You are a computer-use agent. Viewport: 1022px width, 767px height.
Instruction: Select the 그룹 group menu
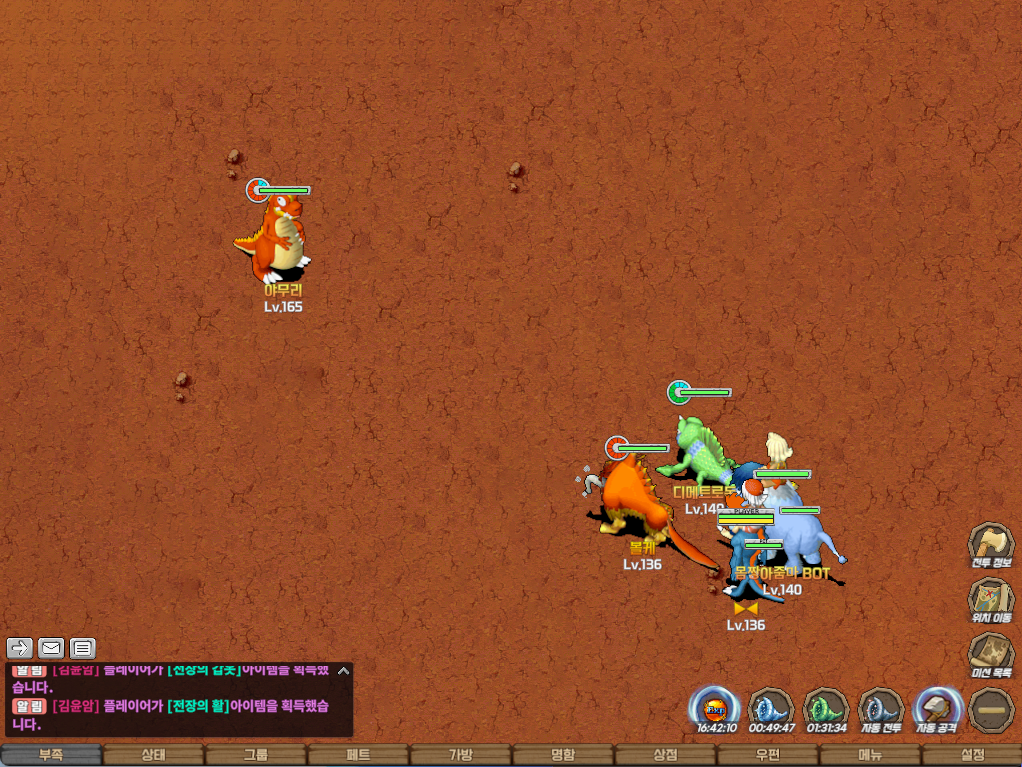coord(255,755)
